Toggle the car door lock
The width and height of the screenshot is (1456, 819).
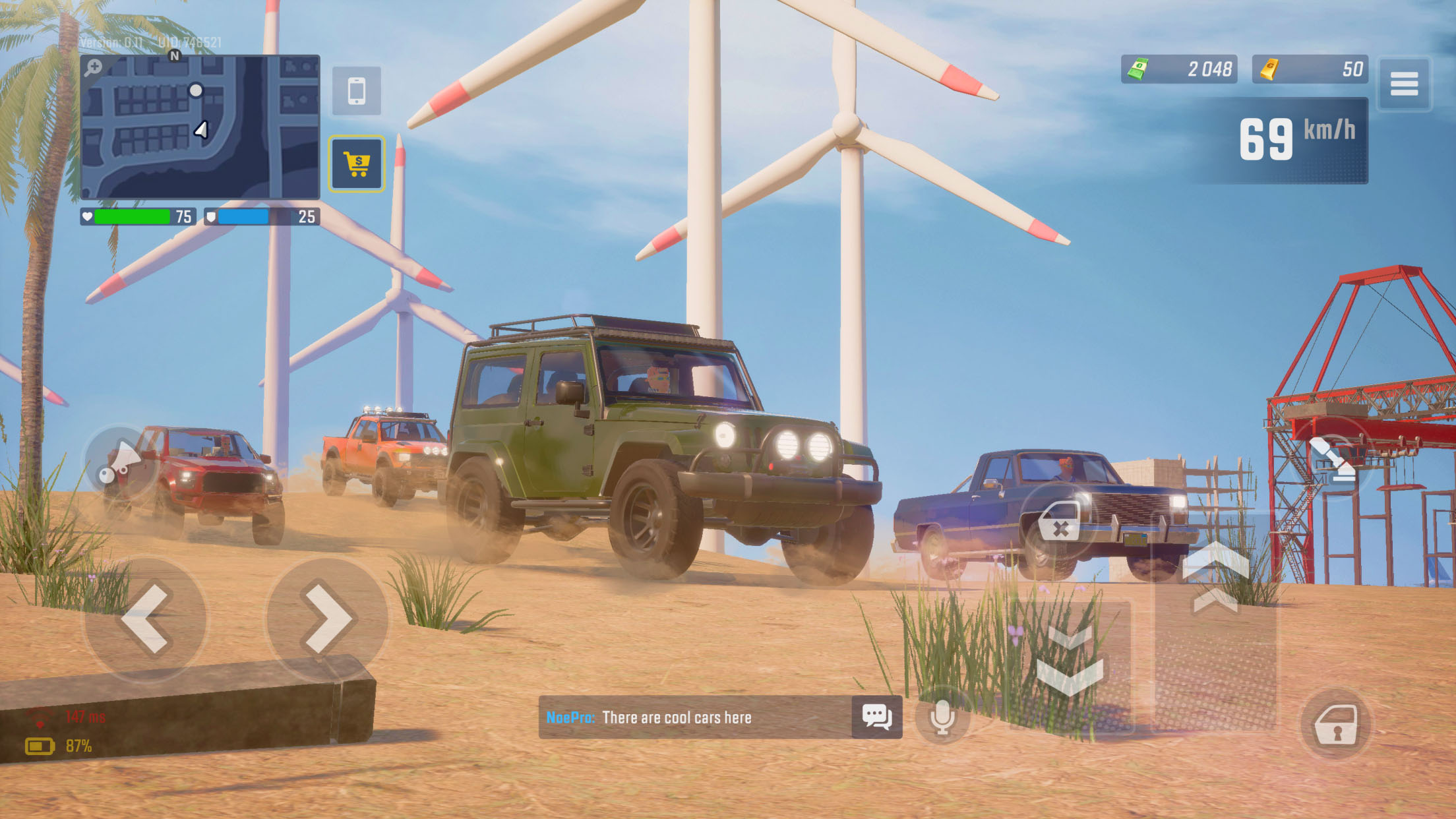point(1335,725)
